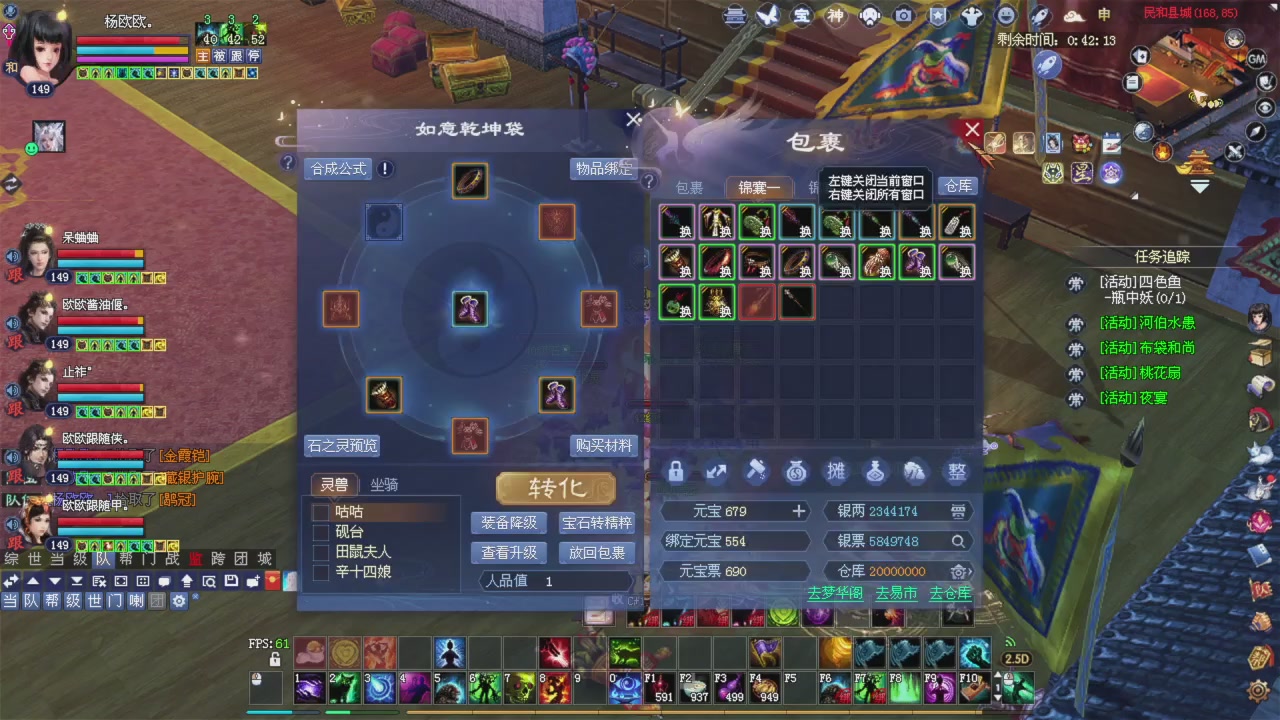Enable the 辛十四娘 checkbox
This screenshot has width=1280, height=720.
point(320,571)
